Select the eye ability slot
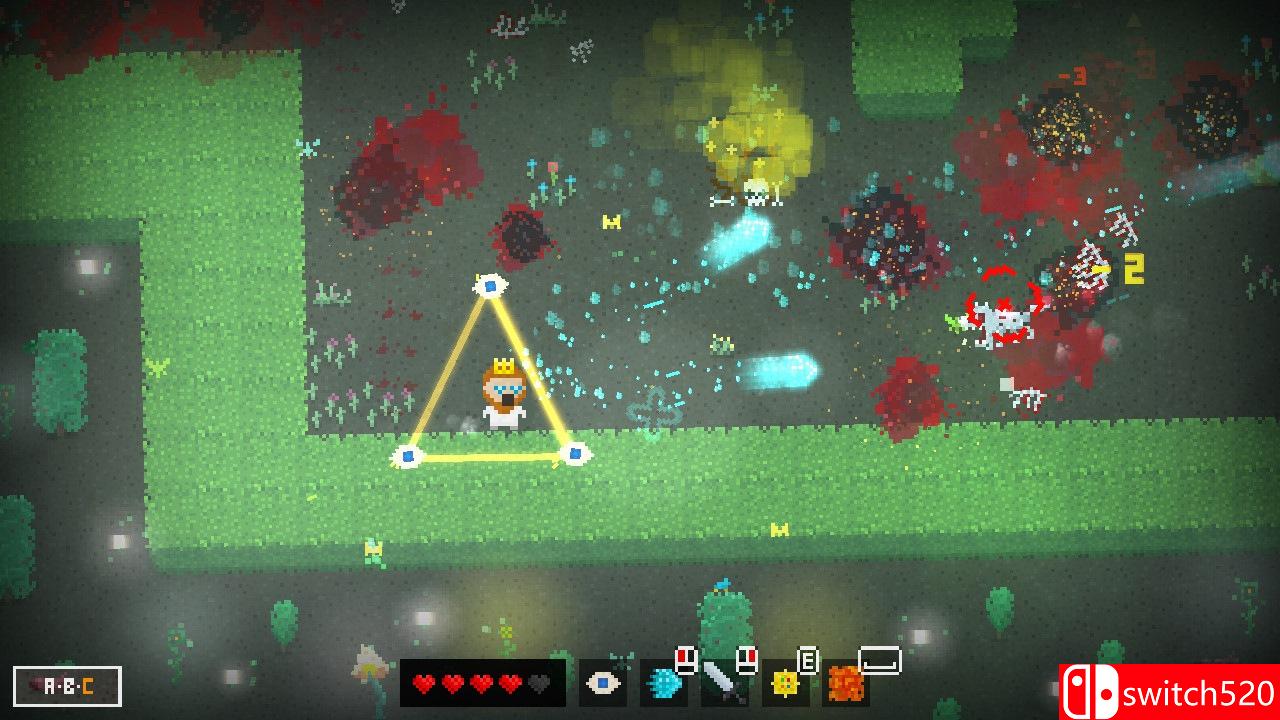 [602, 684]
